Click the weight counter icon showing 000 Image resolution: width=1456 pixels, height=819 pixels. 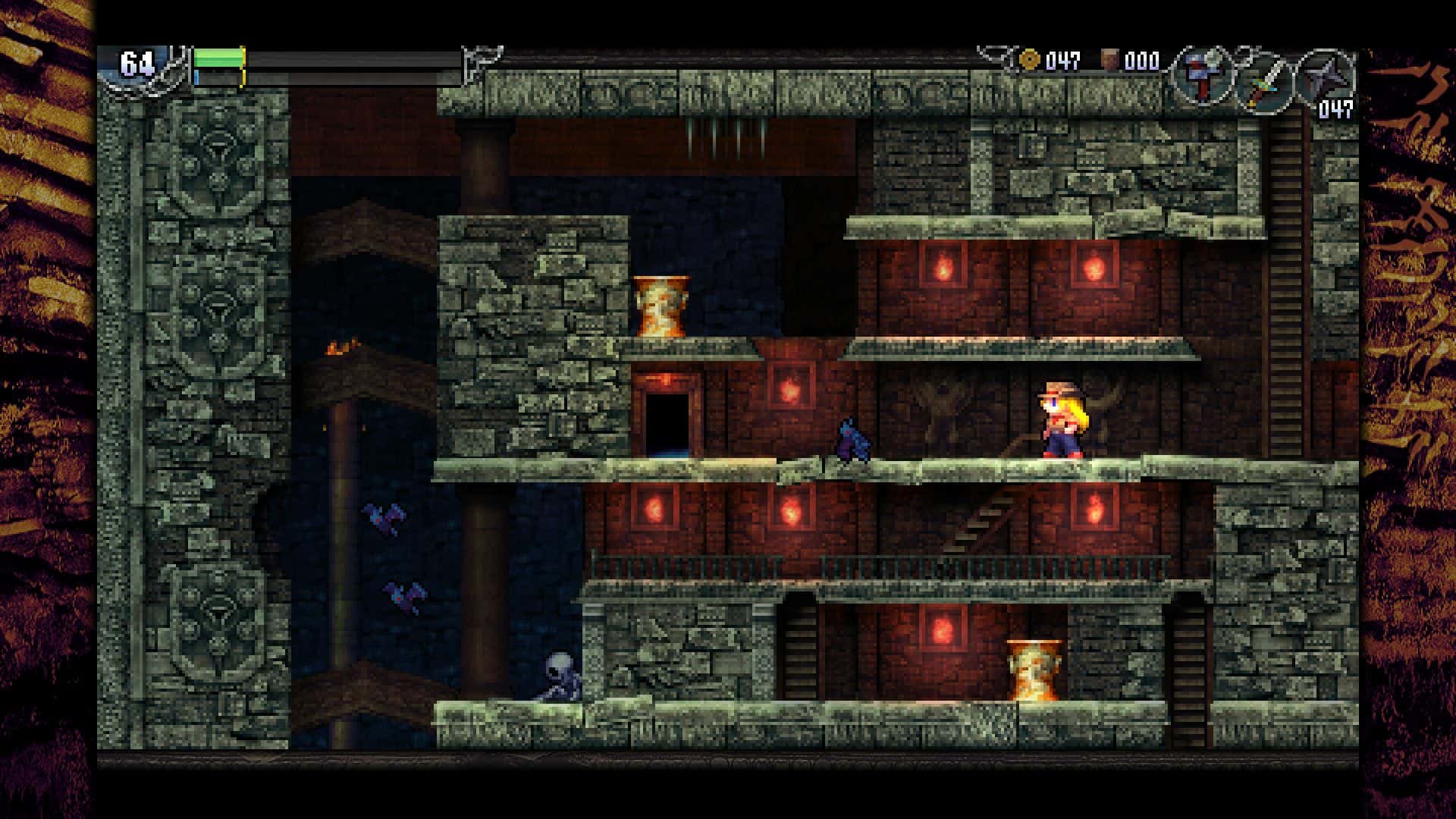(x=1109, y=60)
